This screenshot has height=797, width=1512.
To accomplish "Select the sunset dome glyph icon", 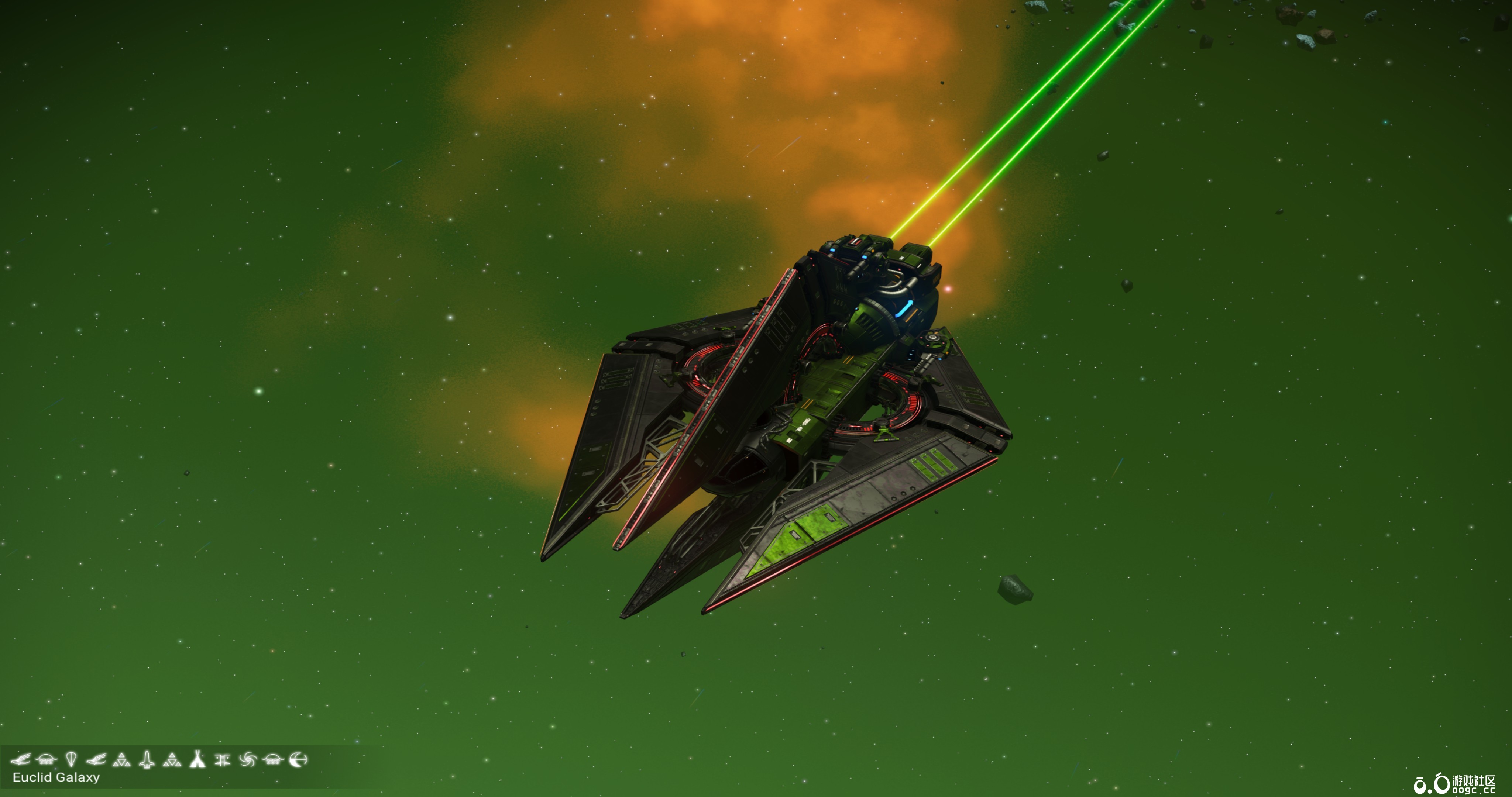I will point(274,759).
